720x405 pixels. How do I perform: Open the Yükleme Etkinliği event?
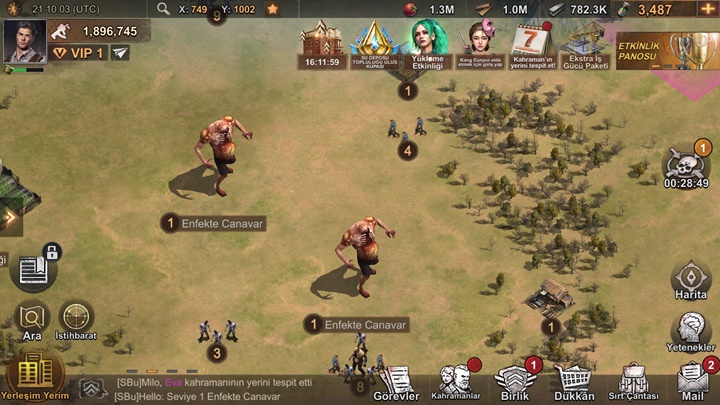click(x=428, y=44)
